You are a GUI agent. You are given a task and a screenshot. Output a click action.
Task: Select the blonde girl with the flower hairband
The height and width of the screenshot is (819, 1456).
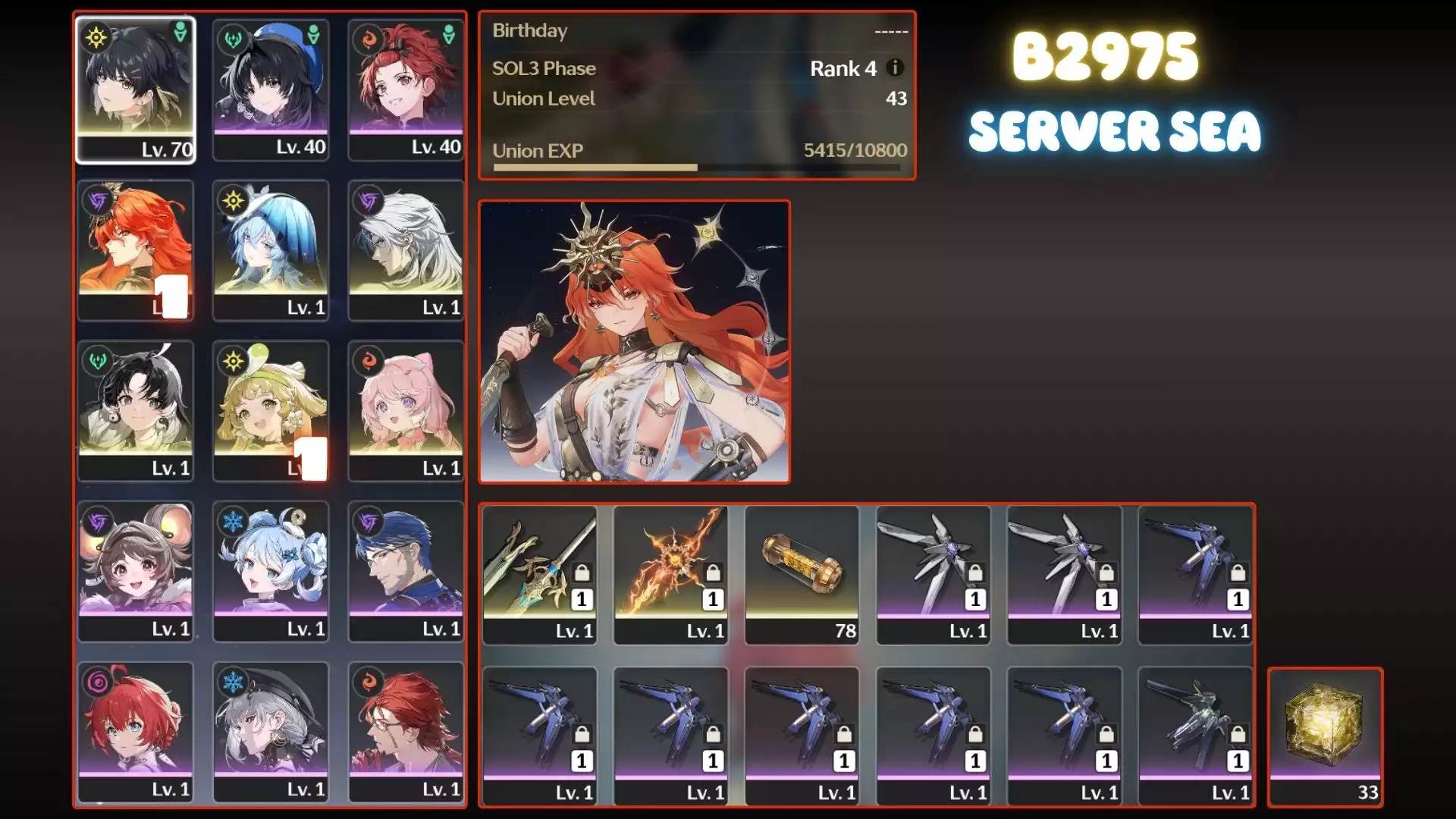271,411
